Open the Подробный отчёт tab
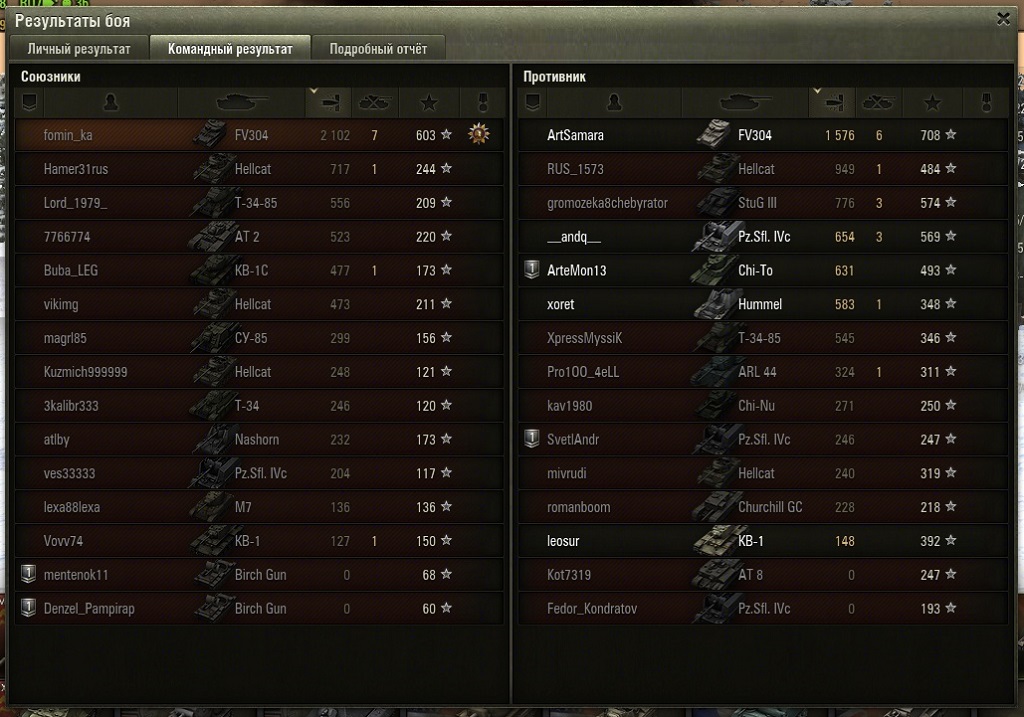The height and width of the screenshot is (717, 1024). (x=378, y=49)
